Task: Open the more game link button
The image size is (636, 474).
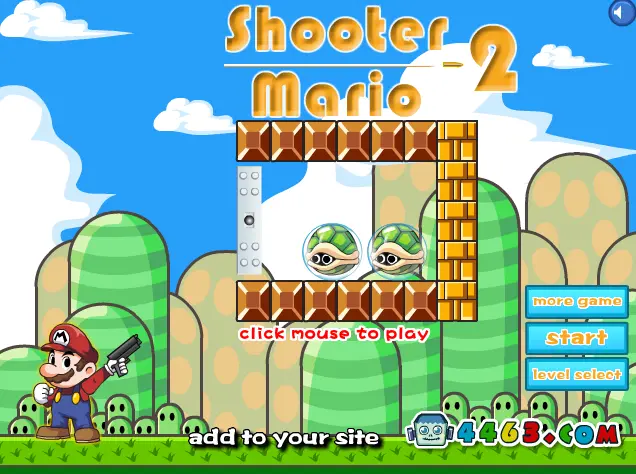Action: pyautogui.click(x=577, y=301)
